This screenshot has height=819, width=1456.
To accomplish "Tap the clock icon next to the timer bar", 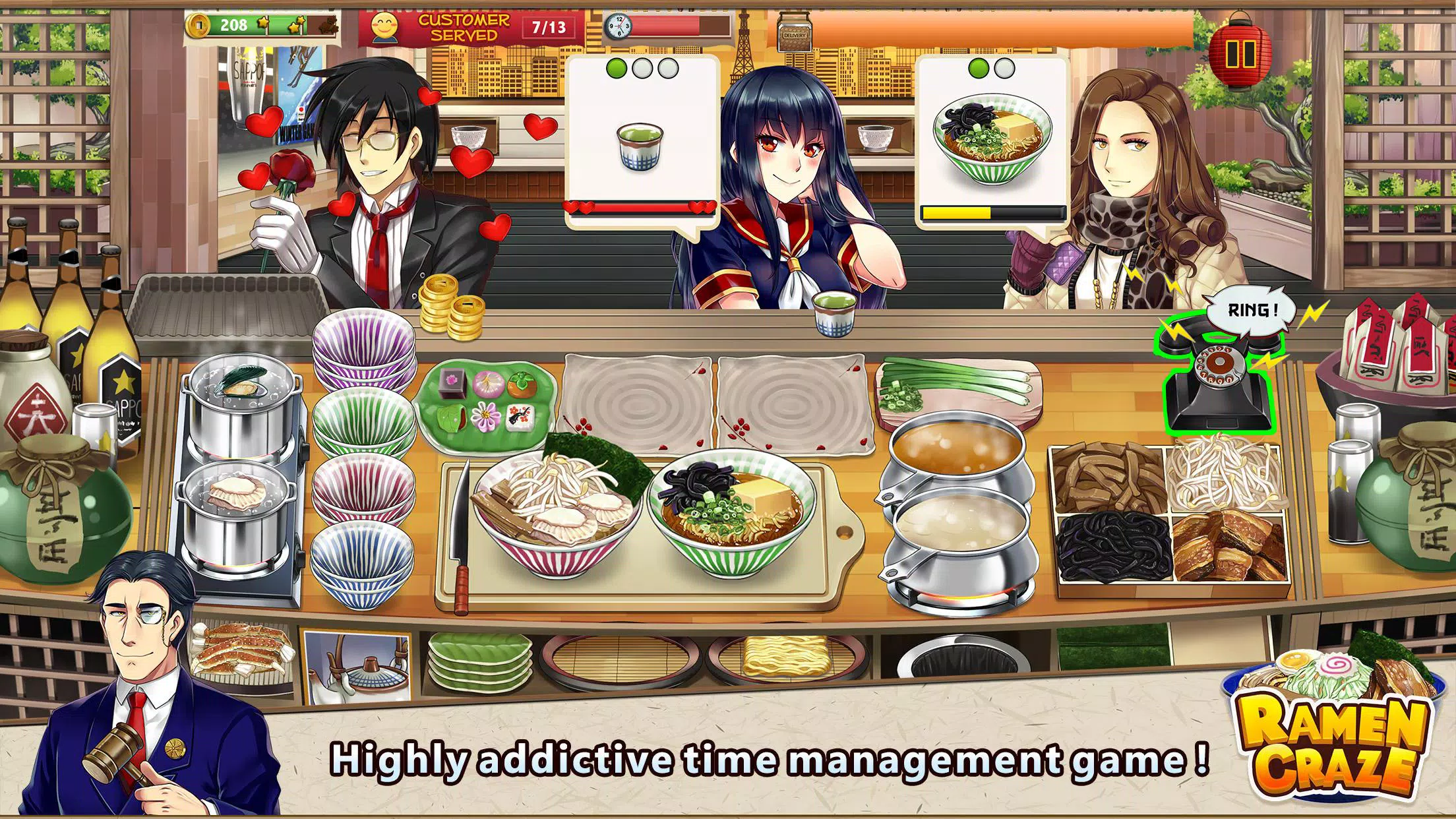I will (619, 25).
